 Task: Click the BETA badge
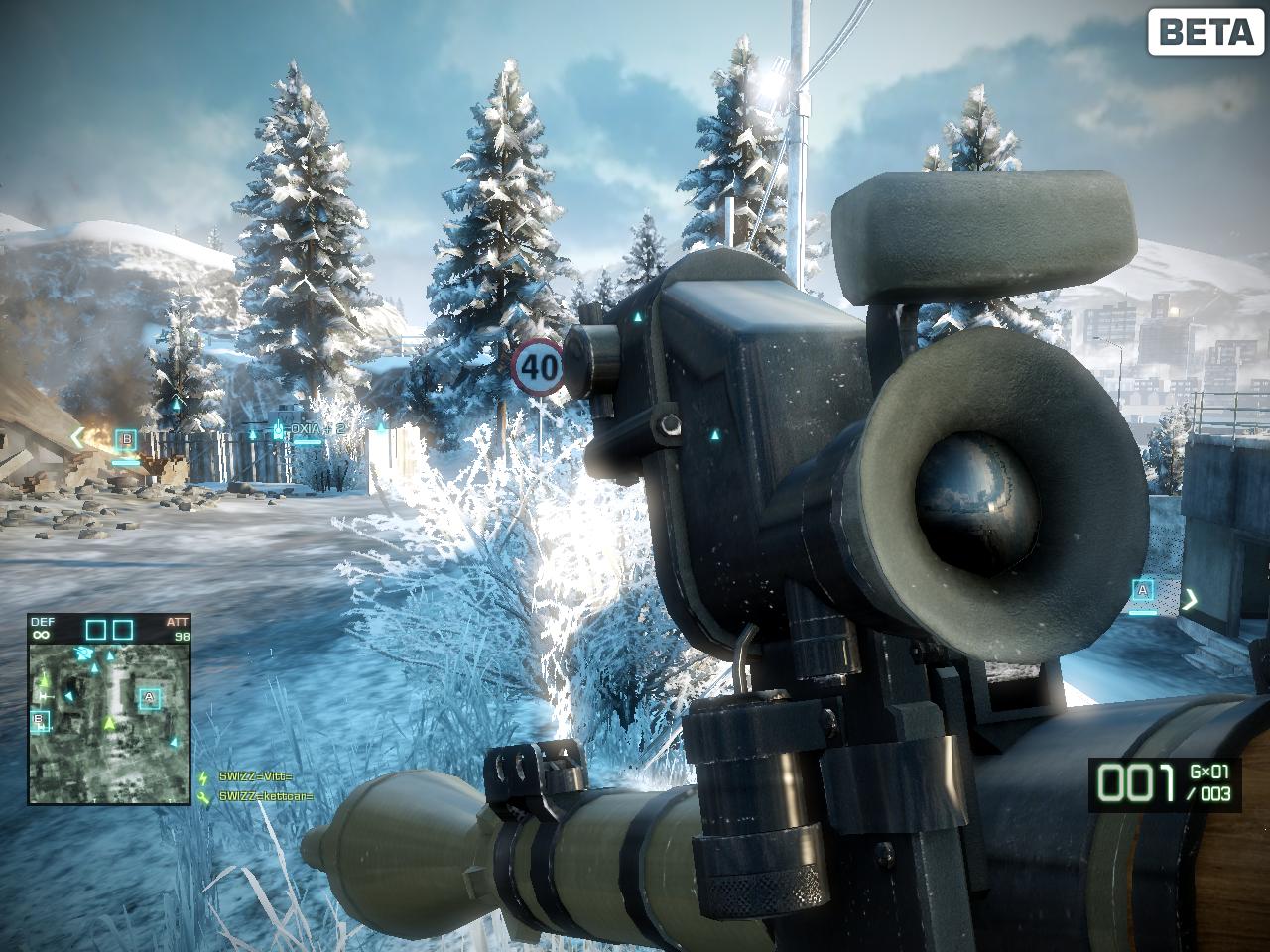(x=1205, y=32)
